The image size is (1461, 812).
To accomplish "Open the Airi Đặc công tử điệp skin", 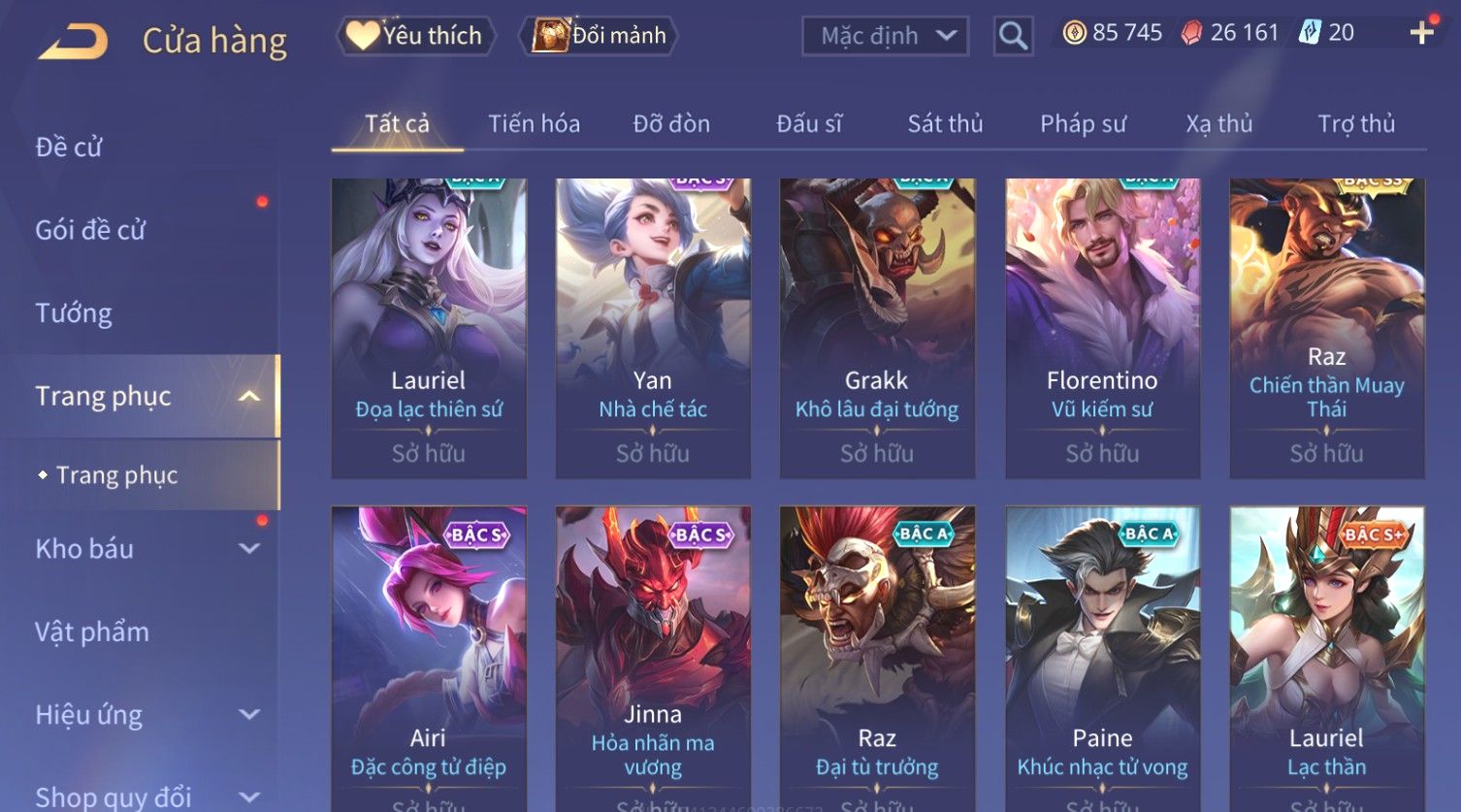I will pos(428,660).
